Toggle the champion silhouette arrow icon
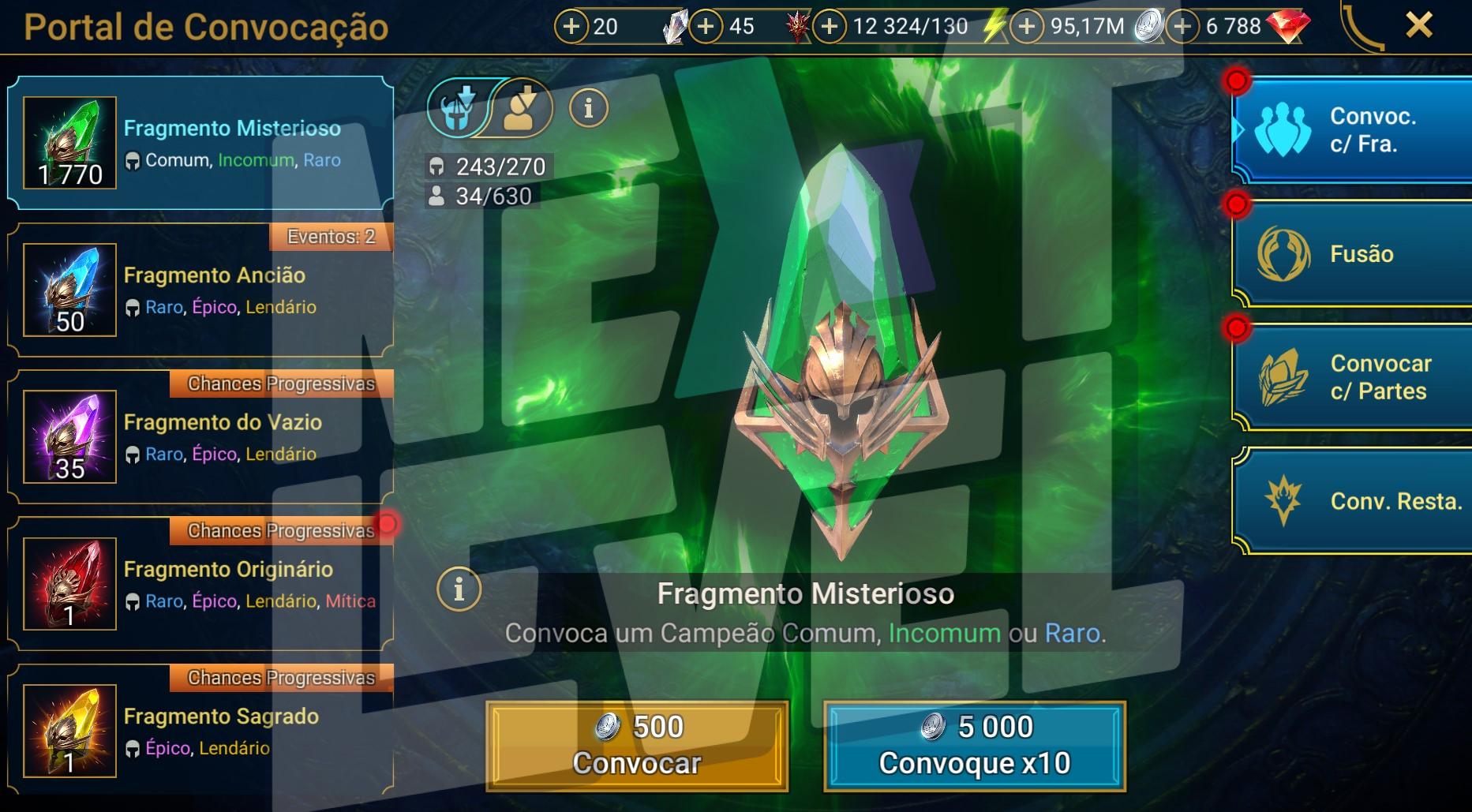This screenshot has height=812, width=1472. [521, 107]
